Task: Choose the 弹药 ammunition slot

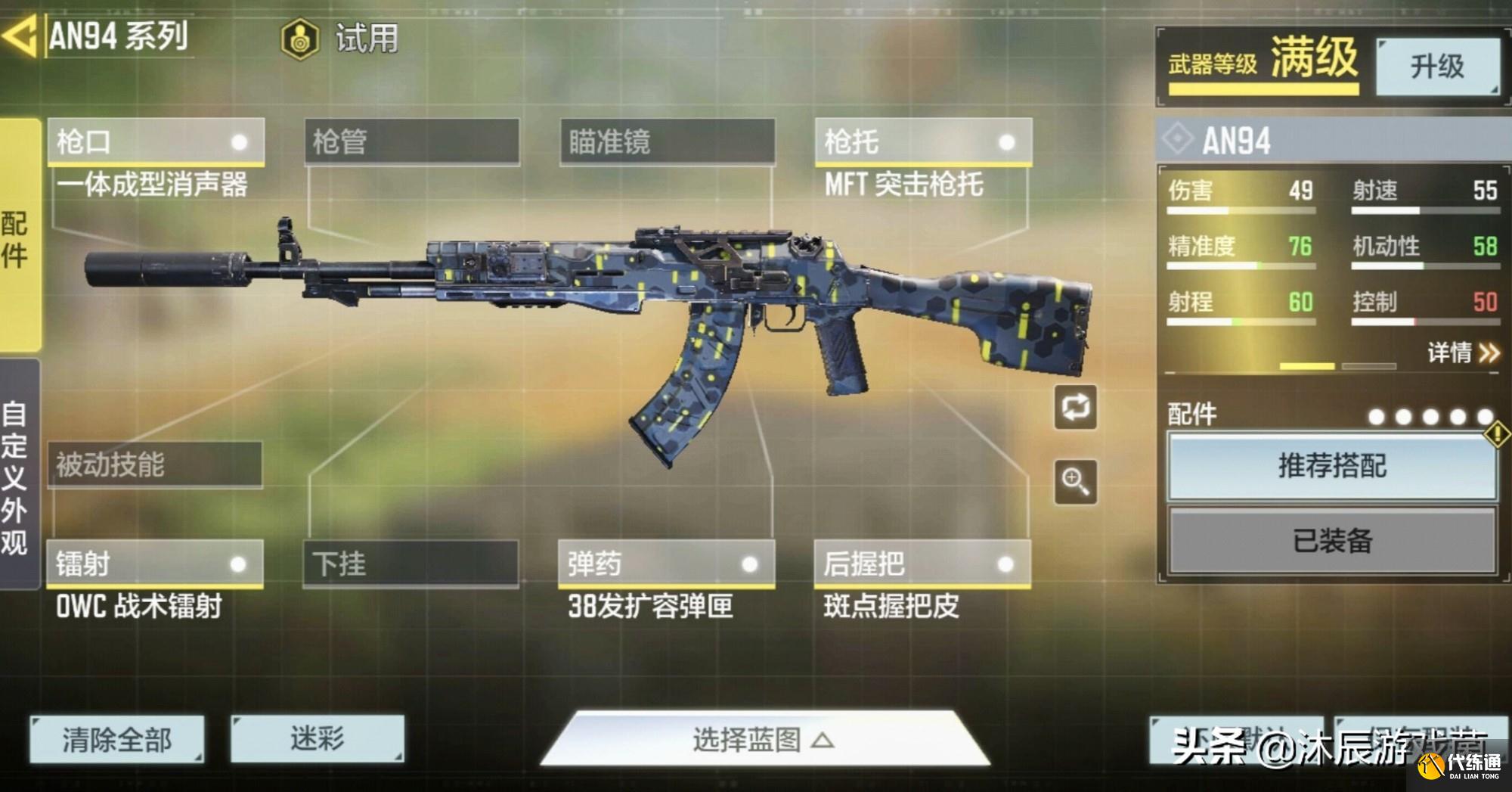Action: (666, 564)
